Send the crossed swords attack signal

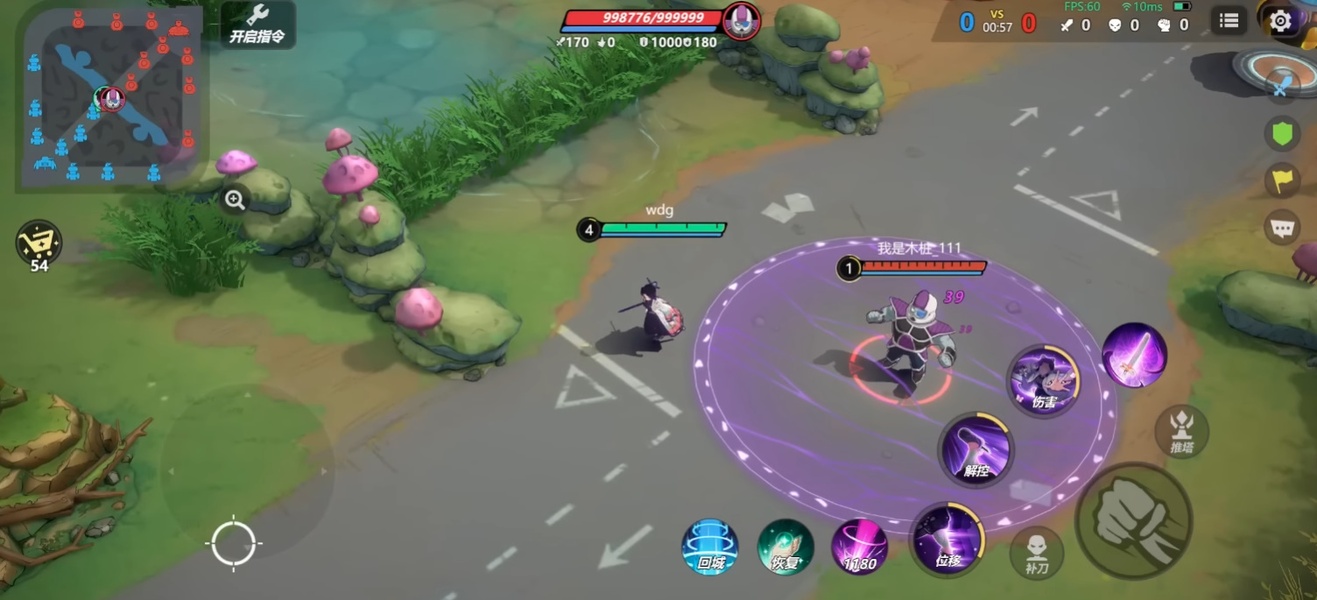click(1281, 88)
